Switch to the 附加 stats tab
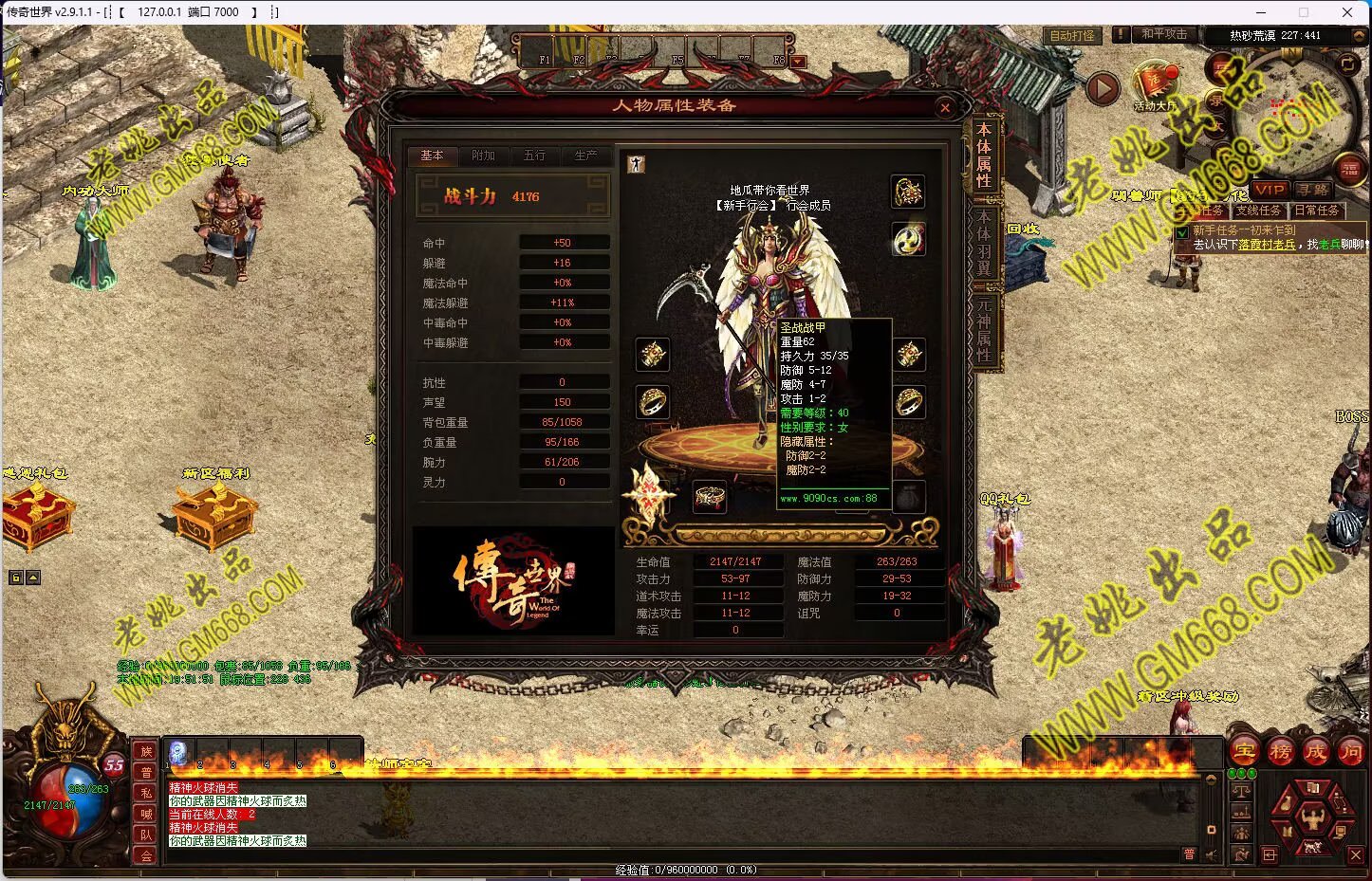The image size is (1372, 881). (483, 156)
